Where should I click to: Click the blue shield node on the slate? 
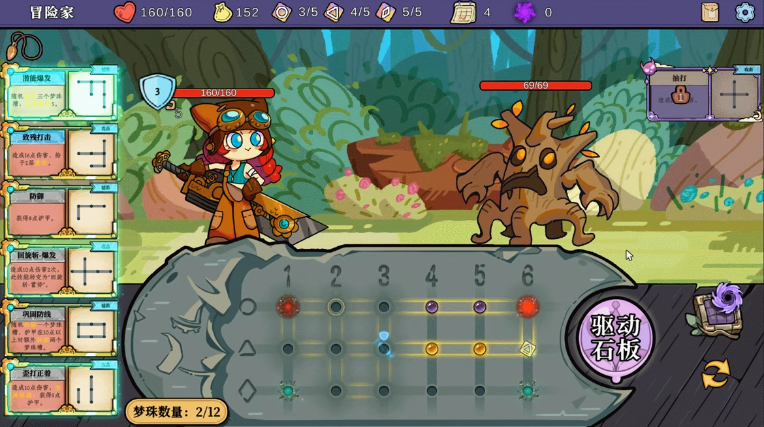click(x=384, y=337)
